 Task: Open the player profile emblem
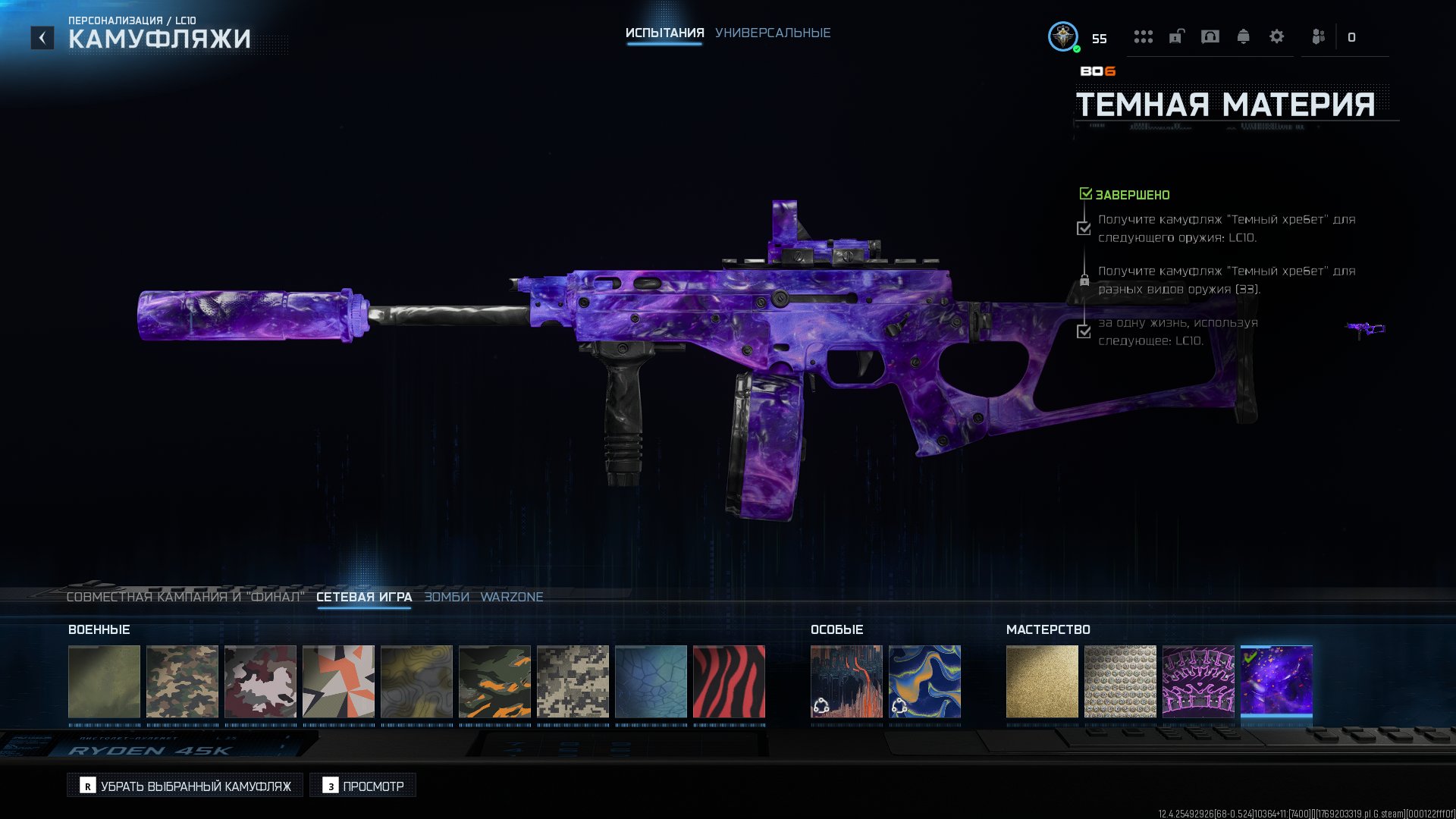1063,36
